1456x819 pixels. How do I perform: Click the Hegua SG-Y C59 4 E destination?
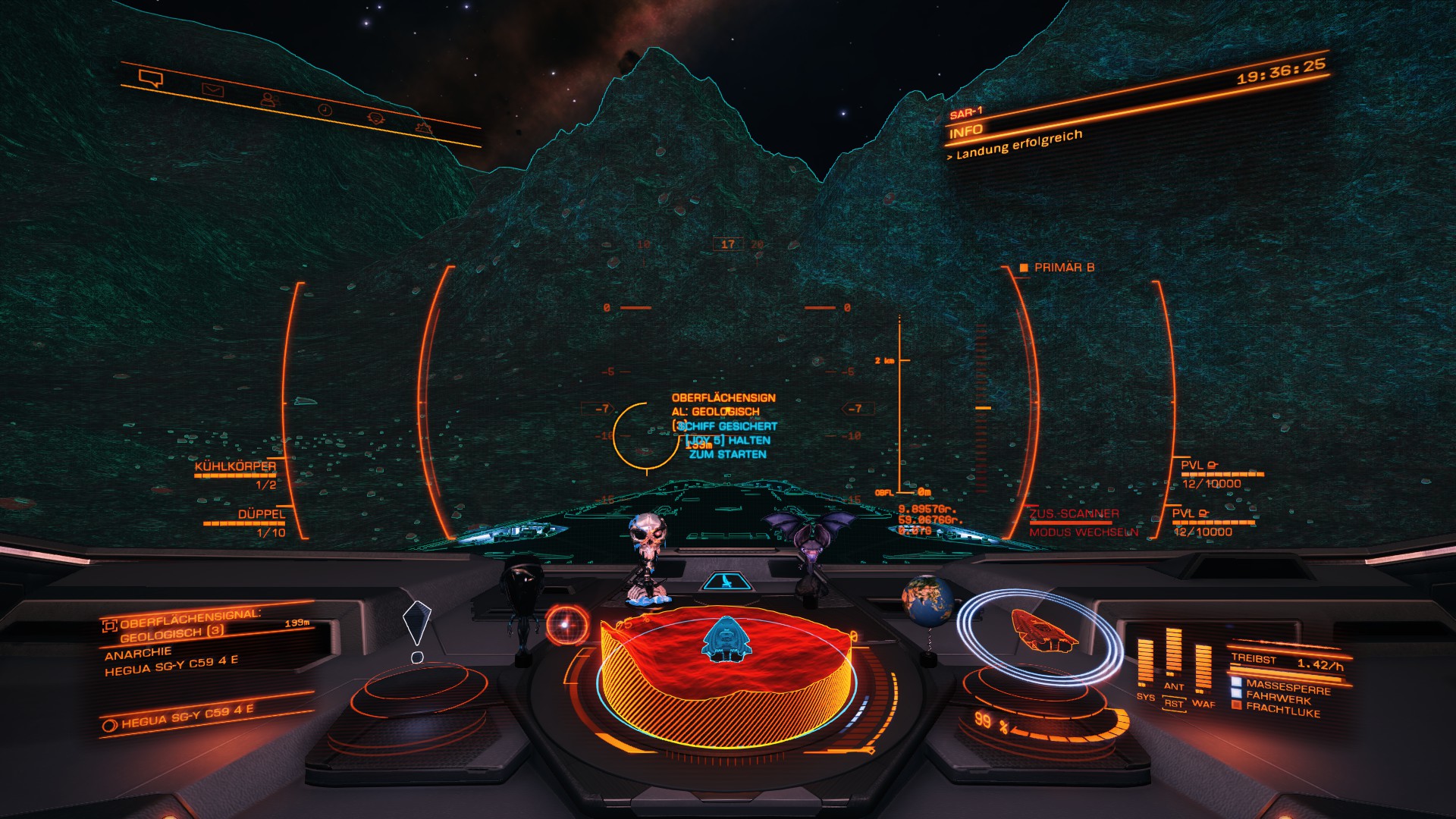point(187,717)
